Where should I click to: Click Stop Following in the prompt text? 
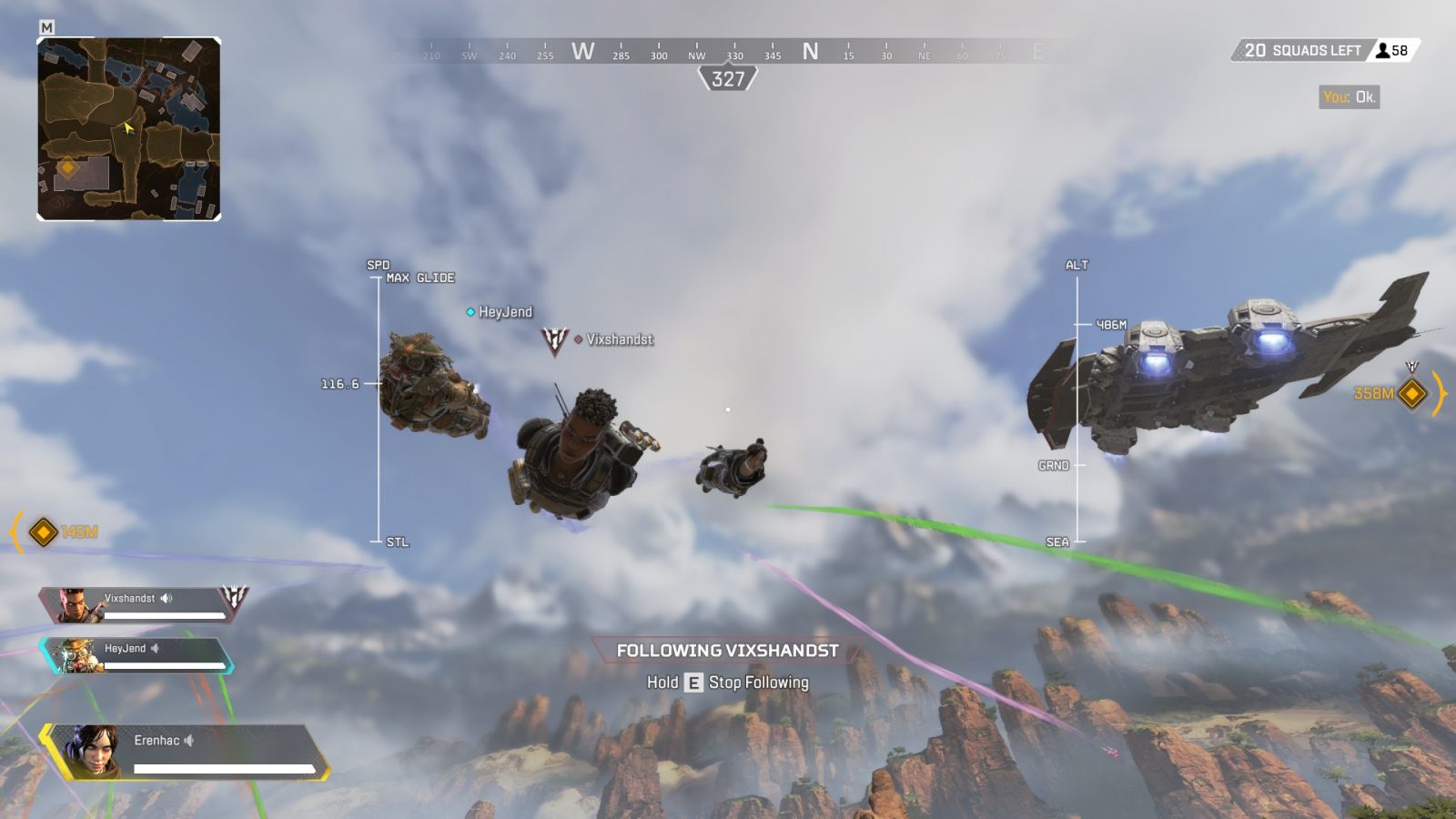click(x=757, y=682)
